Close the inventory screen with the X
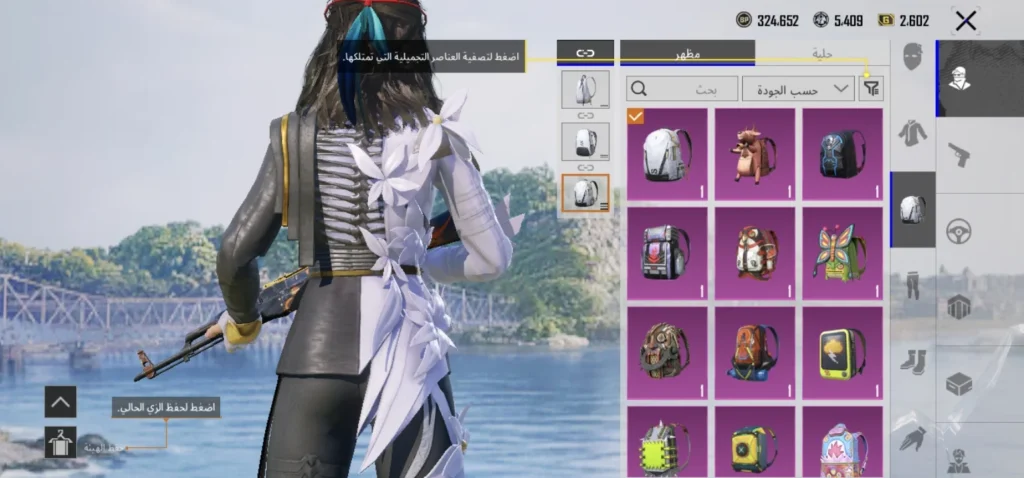 point(965,21)
